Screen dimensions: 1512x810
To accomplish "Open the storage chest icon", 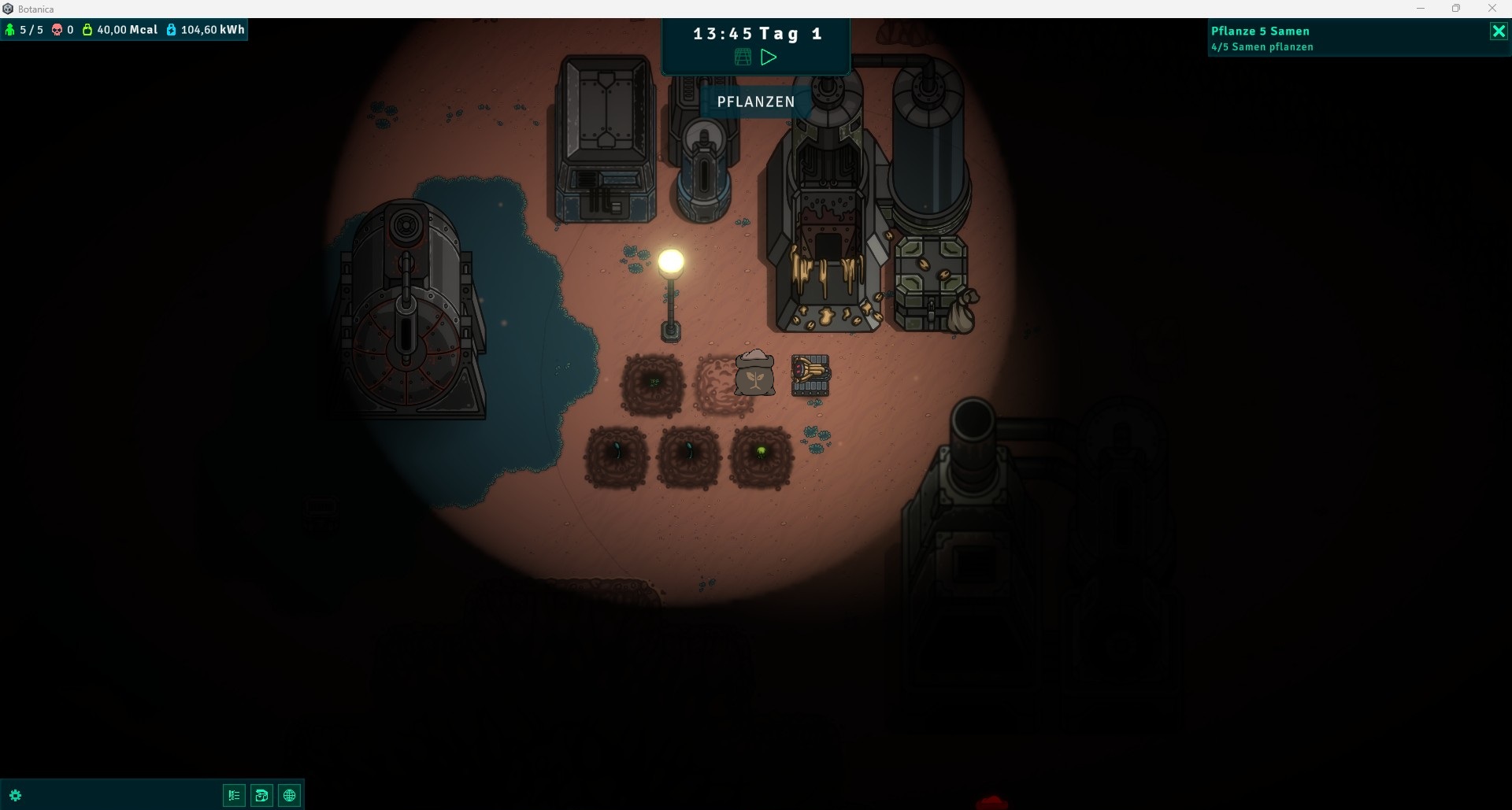I will (261, 795).
